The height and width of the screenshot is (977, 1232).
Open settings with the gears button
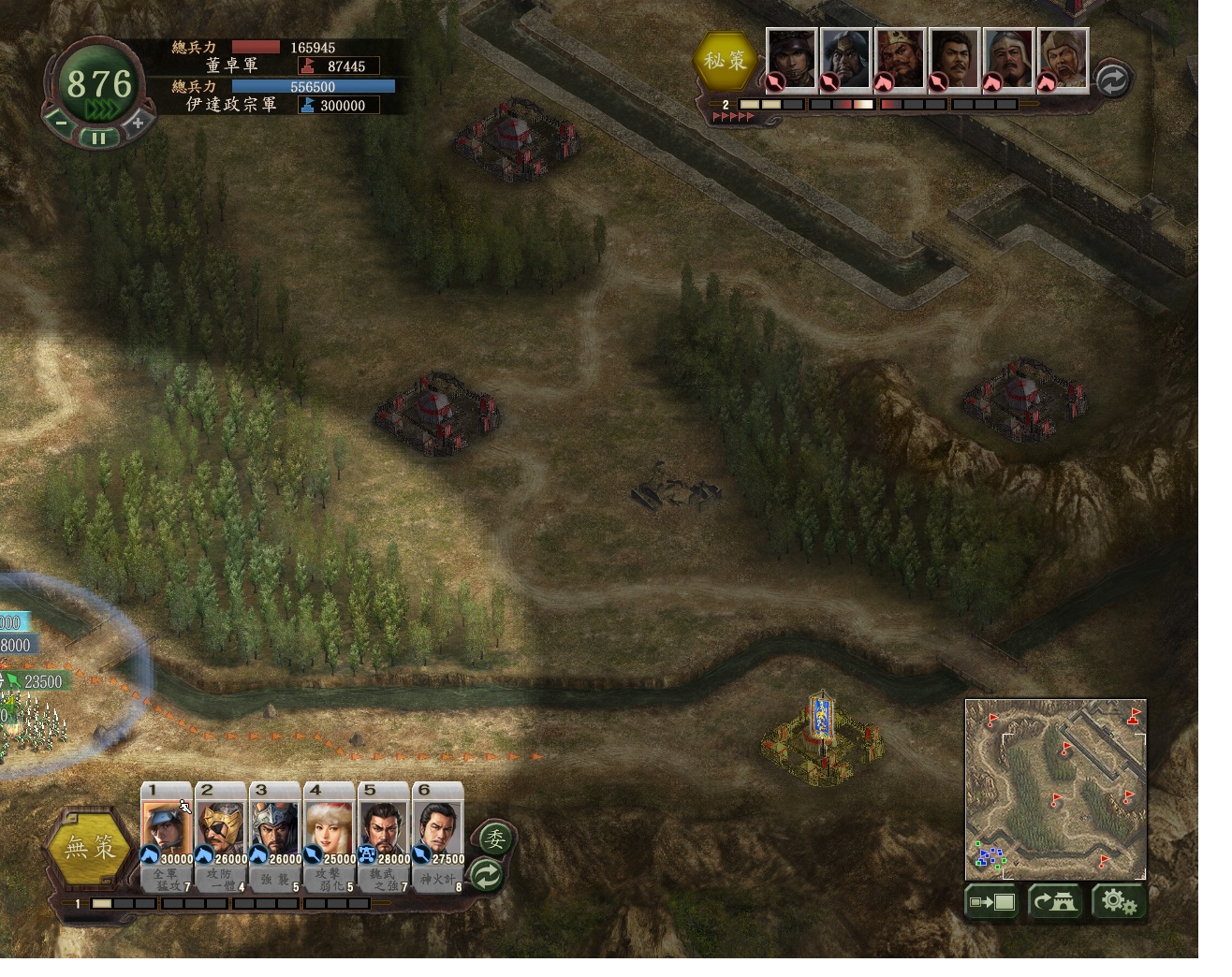[1118, 902]
